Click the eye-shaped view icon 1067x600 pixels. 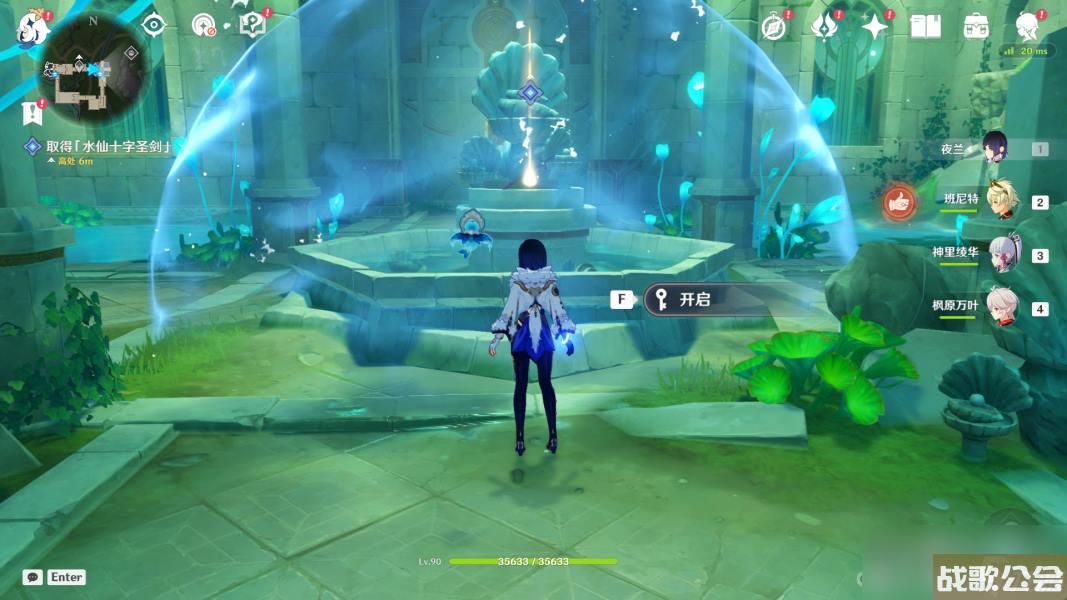coord(153,25)
